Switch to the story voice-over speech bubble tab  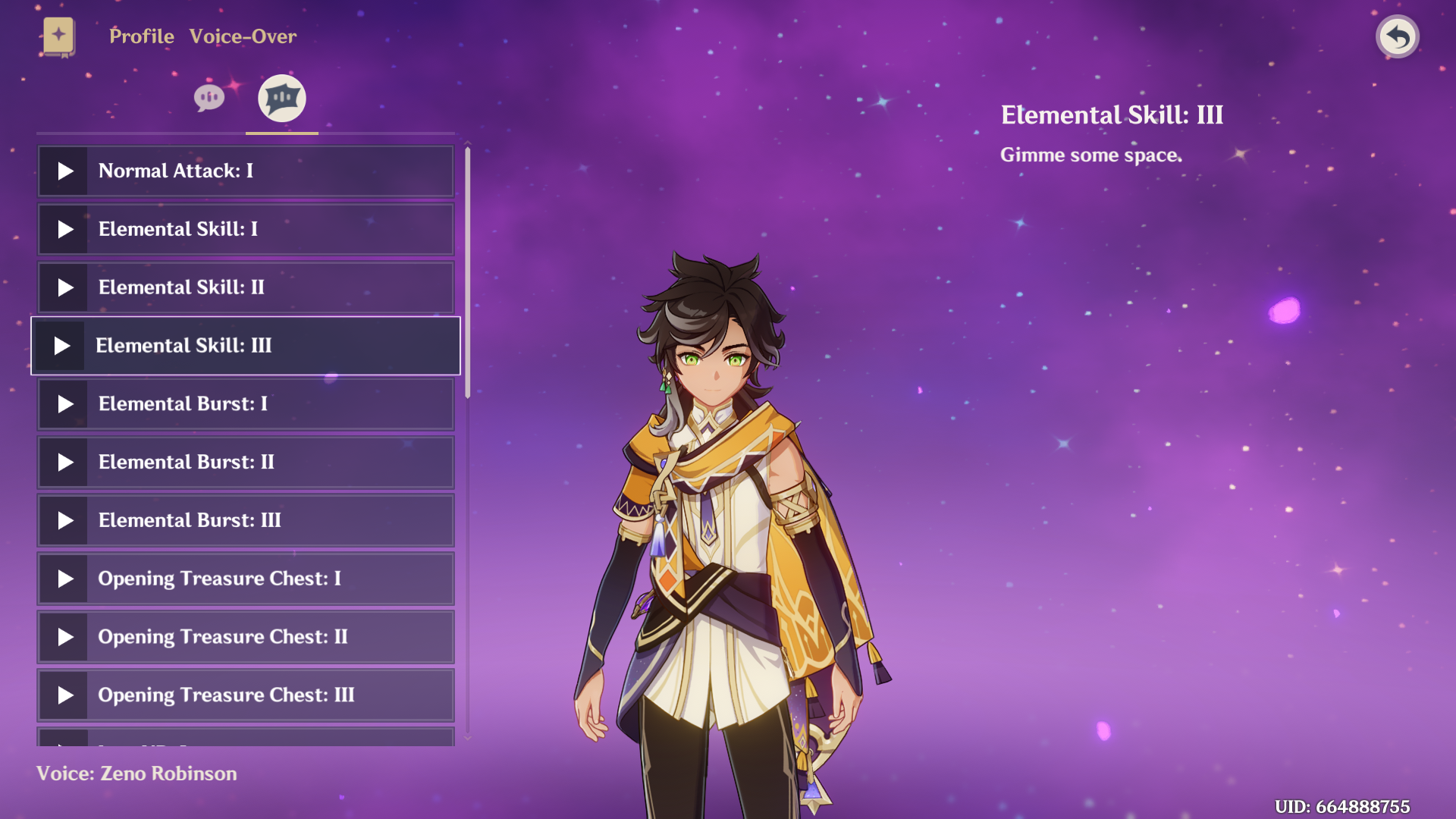coord(209,98)
